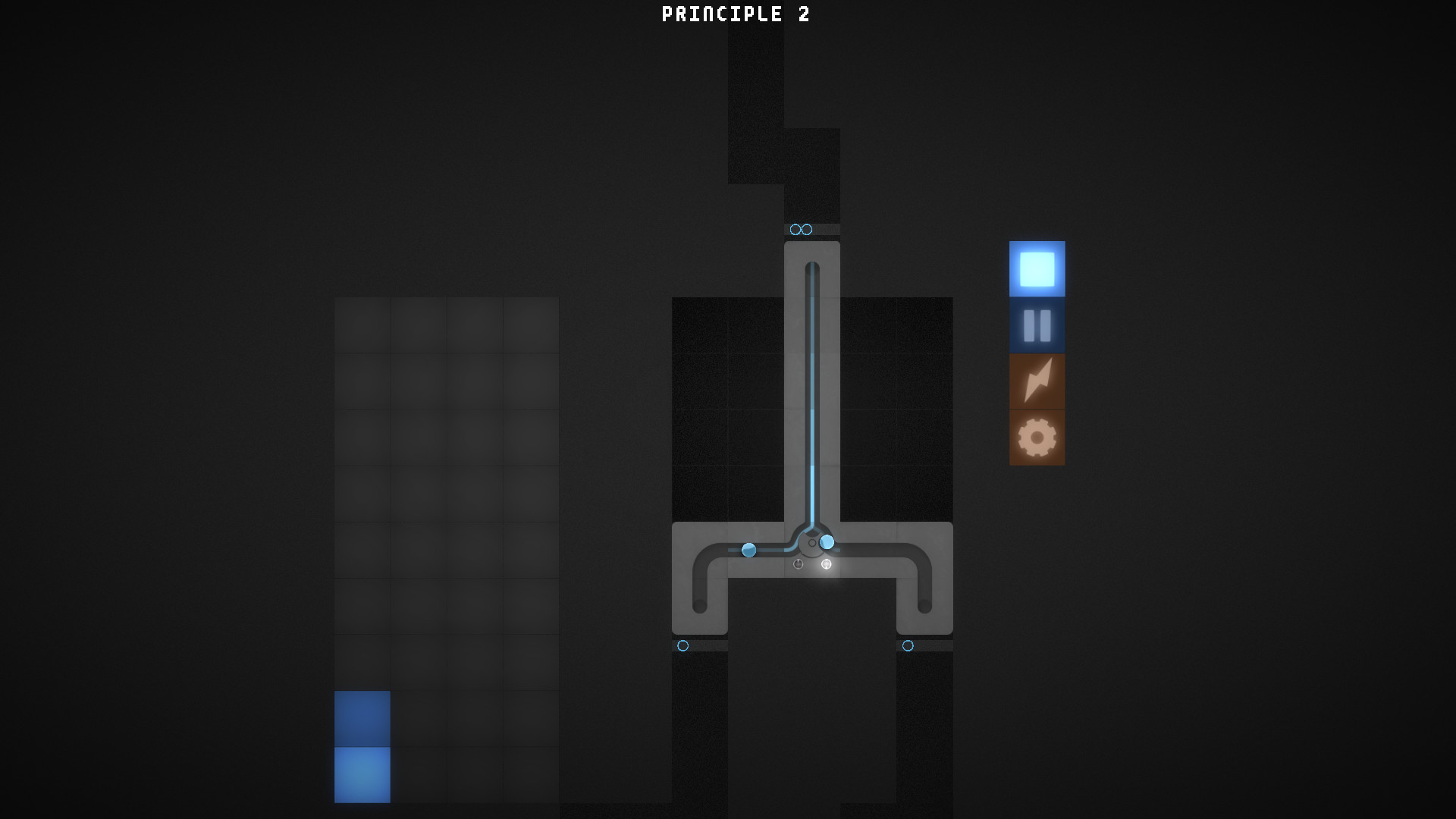Select the light blue square at bottom left
This screenshot has width=1456, height=819.
point(362,775)
